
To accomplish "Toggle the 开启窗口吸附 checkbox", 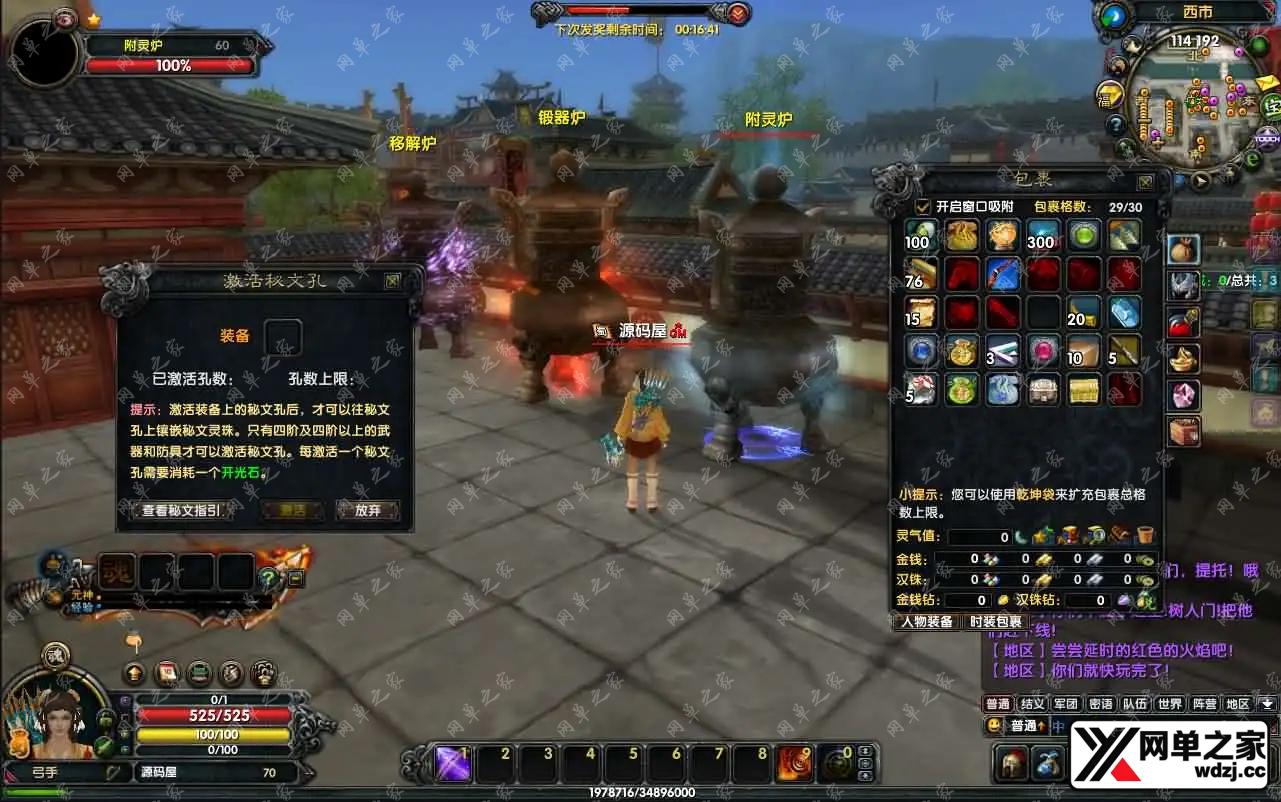I will click(x=924, y=207).
